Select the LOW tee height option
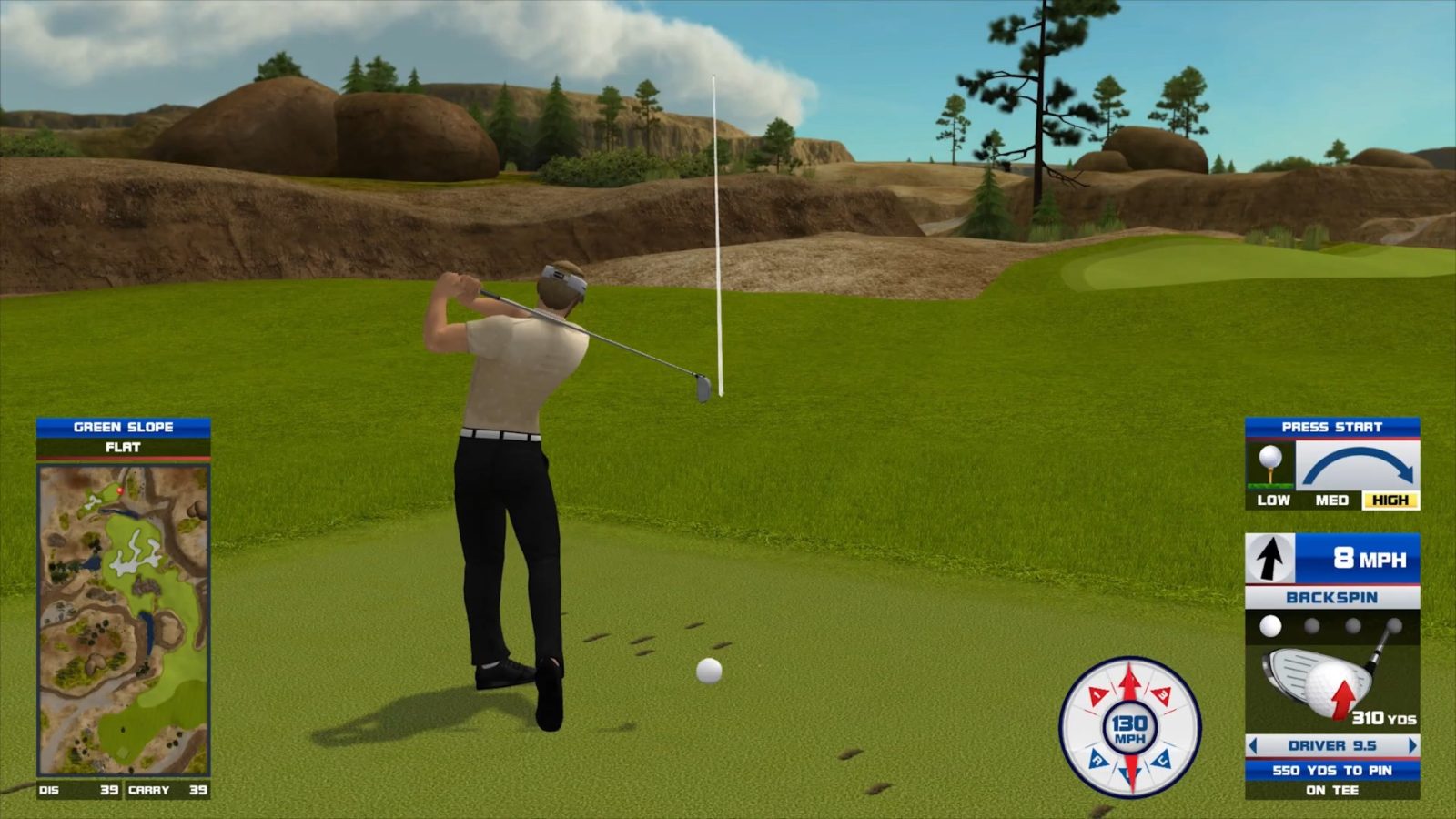Viewport: 1456px width, 819px height. [x=1273, y=500]
